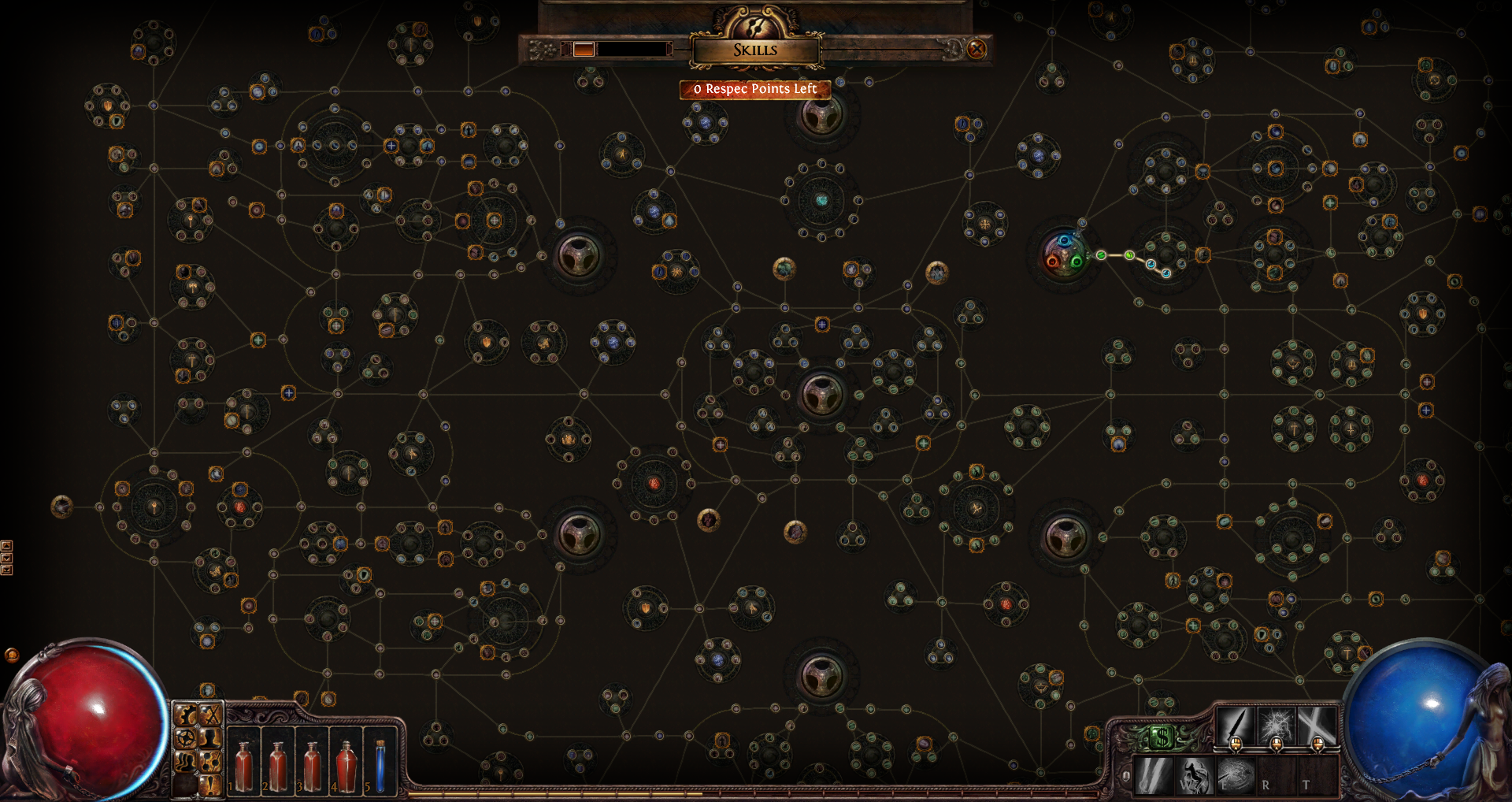Click the exclamation mark menu icon

209,783
